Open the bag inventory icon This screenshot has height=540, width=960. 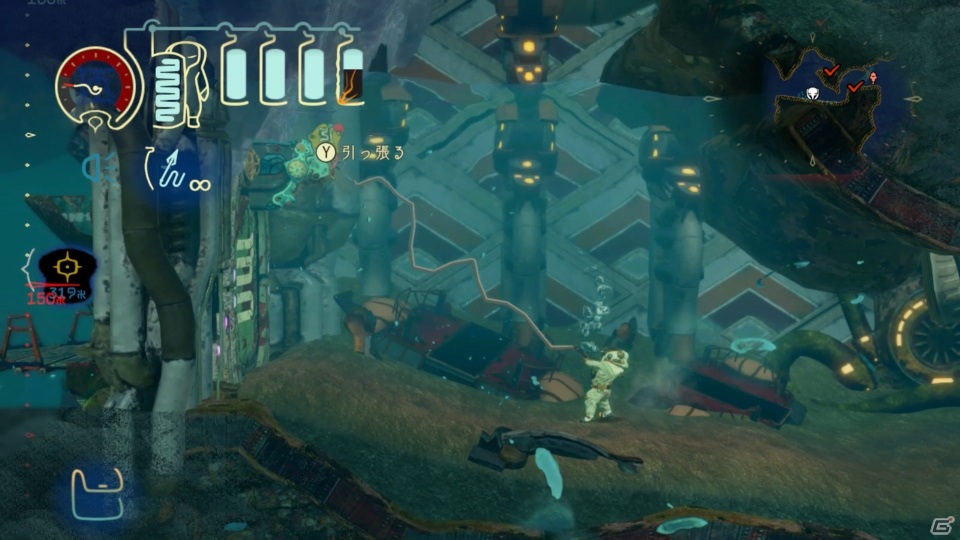coord(97,493)
